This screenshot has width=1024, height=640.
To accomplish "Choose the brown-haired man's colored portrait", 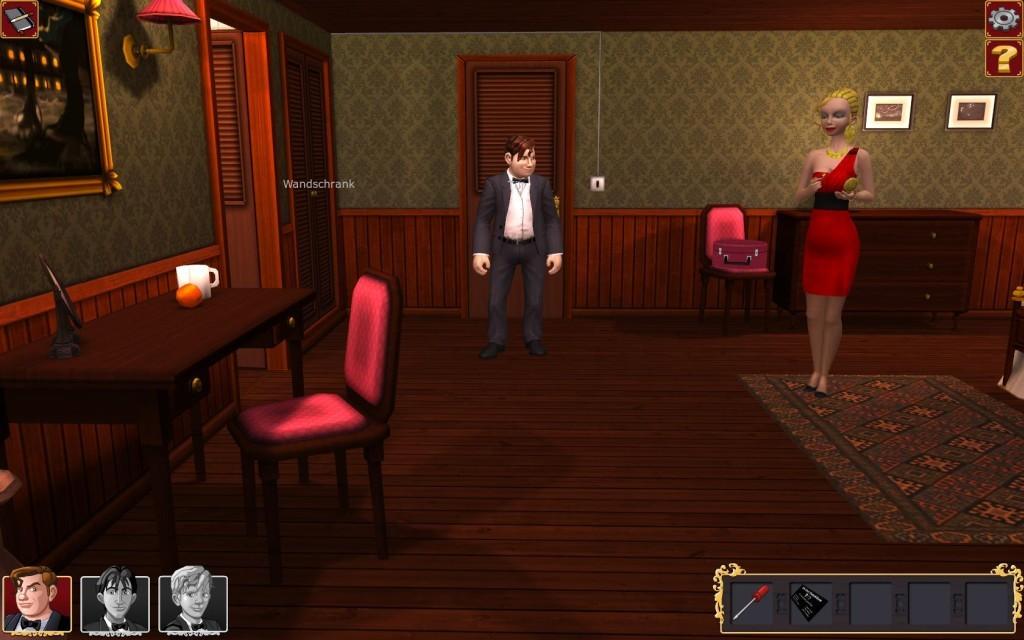I will 38,603.
